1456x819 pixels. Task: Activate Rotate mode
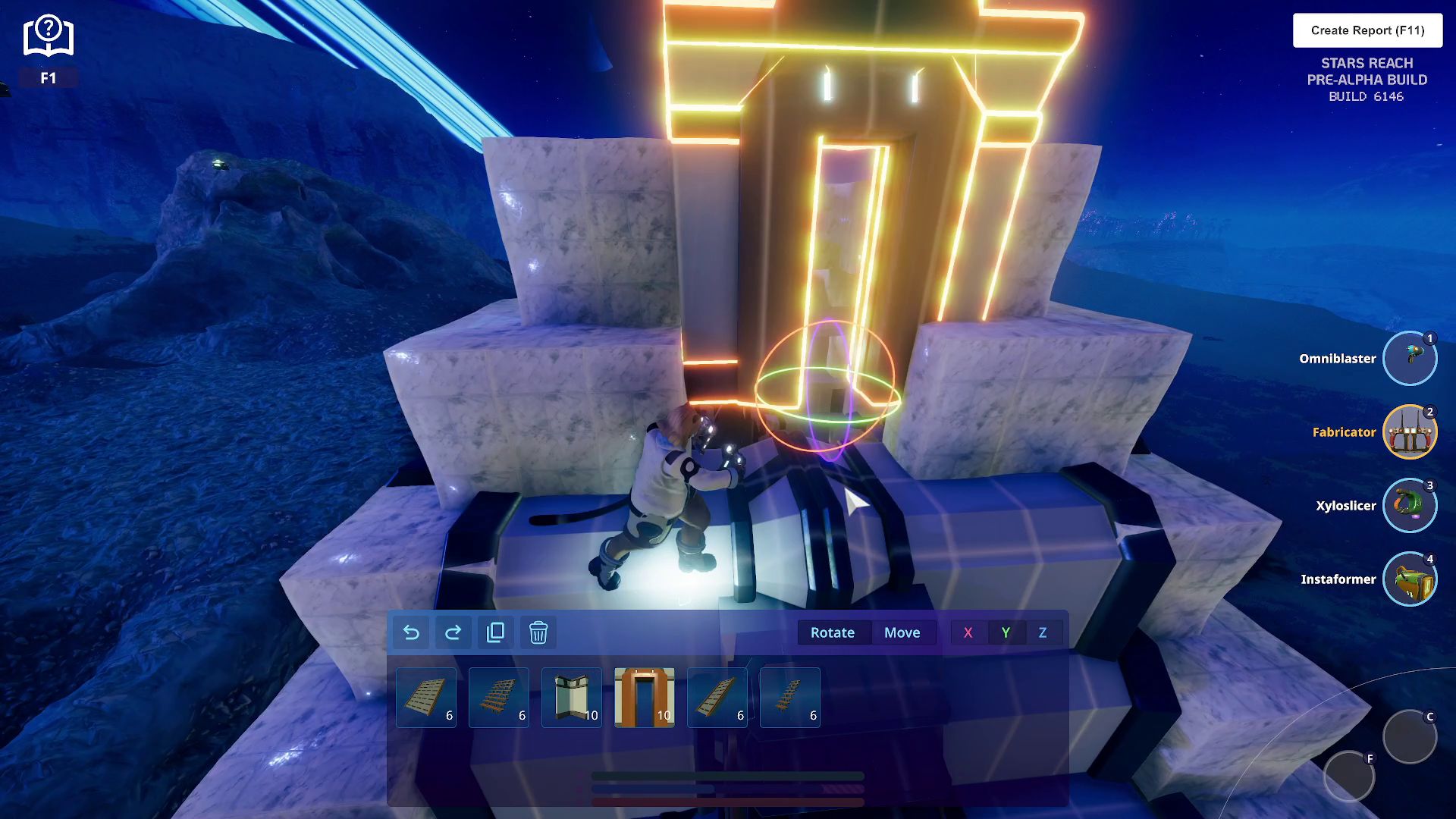coord(832,632)
